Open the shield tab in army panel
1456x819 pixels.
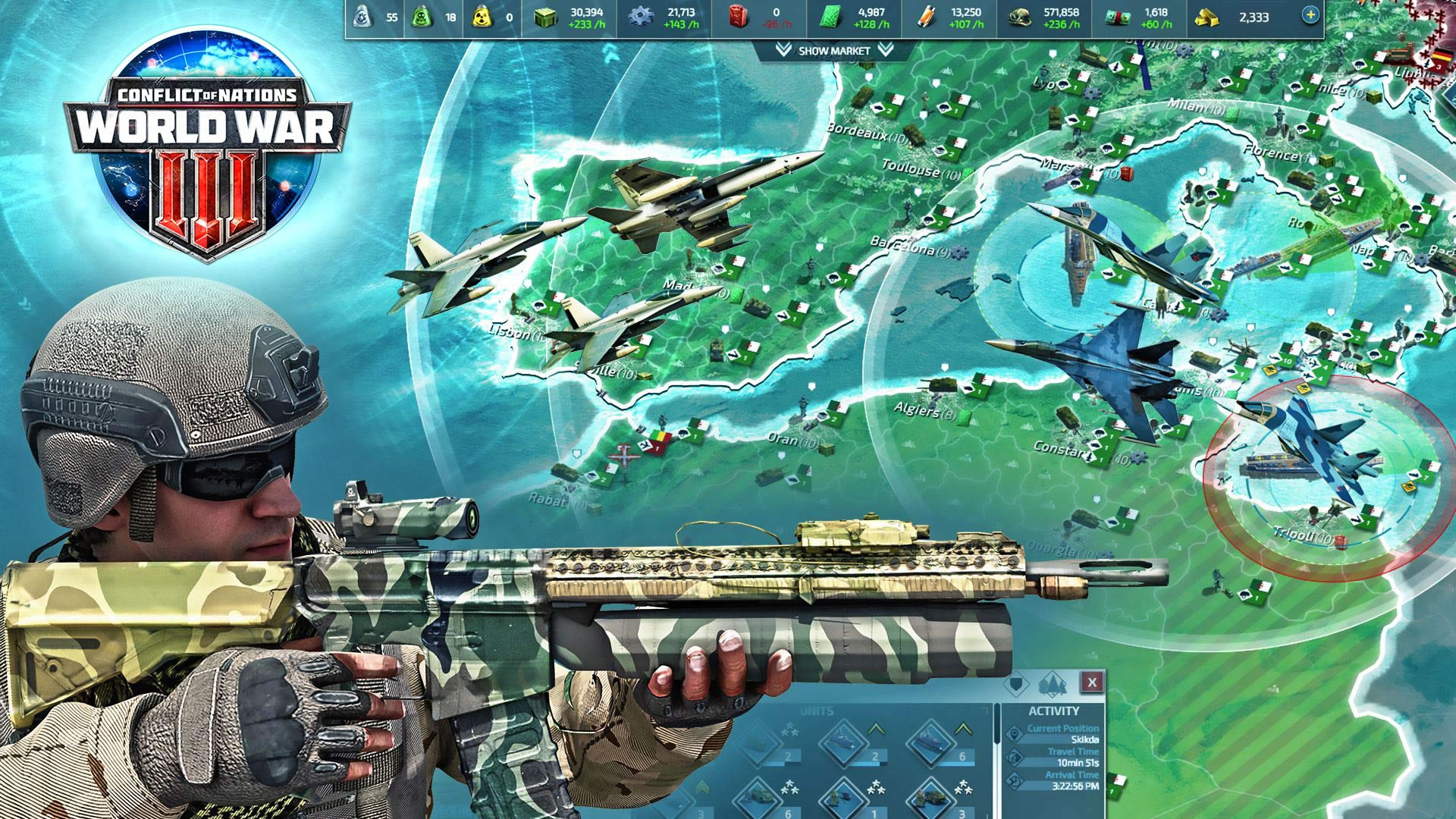[1016, 683]
